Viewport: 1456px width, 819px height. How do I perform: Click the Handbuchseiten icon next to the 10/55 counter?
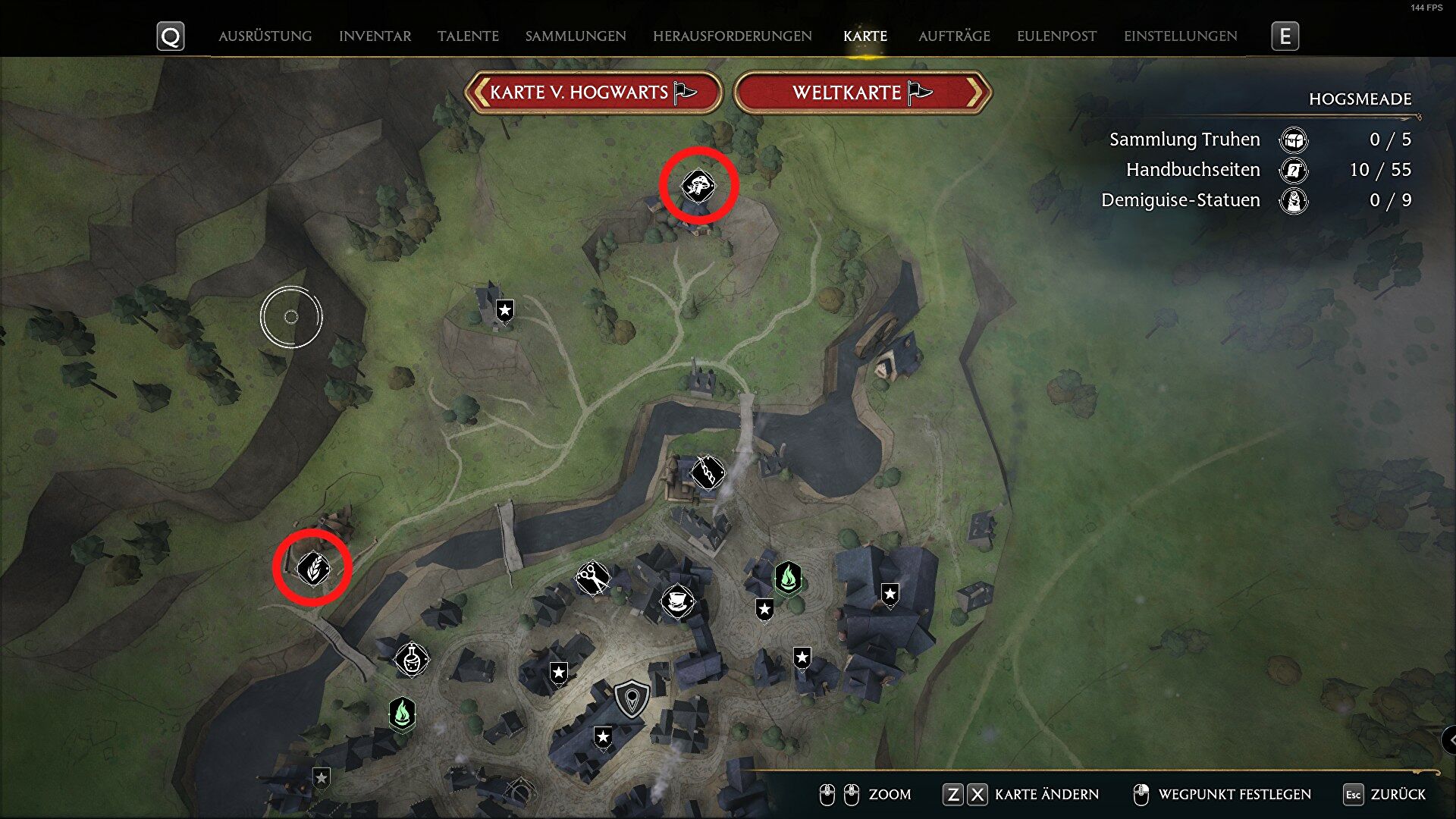click(1293, 171)
